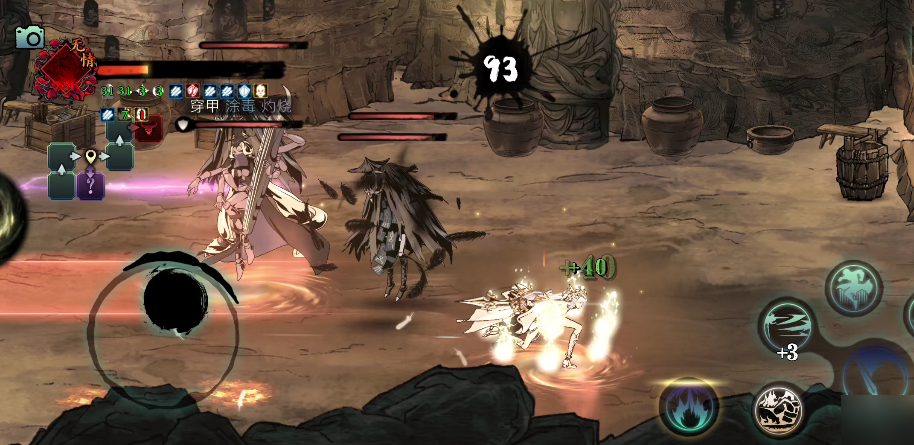Screen dimensions: 914x445
Task: Activate the teal tree-shaped skill
Action: 853,288
